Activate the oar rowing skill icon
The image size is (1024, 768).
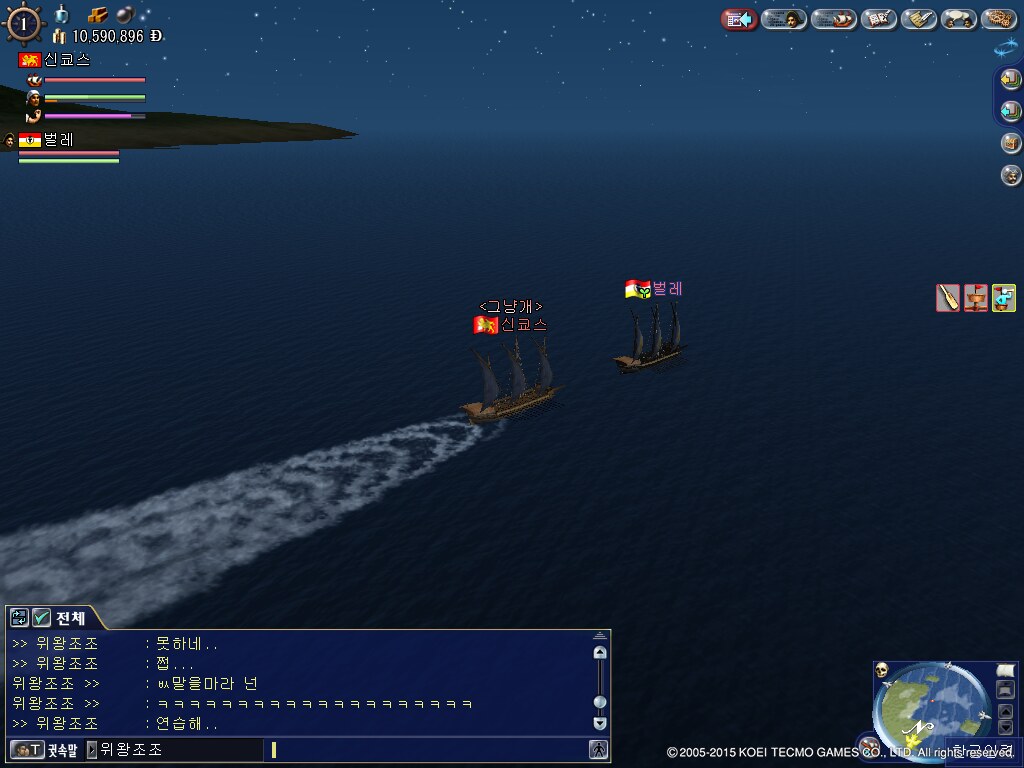coord(948,298)
